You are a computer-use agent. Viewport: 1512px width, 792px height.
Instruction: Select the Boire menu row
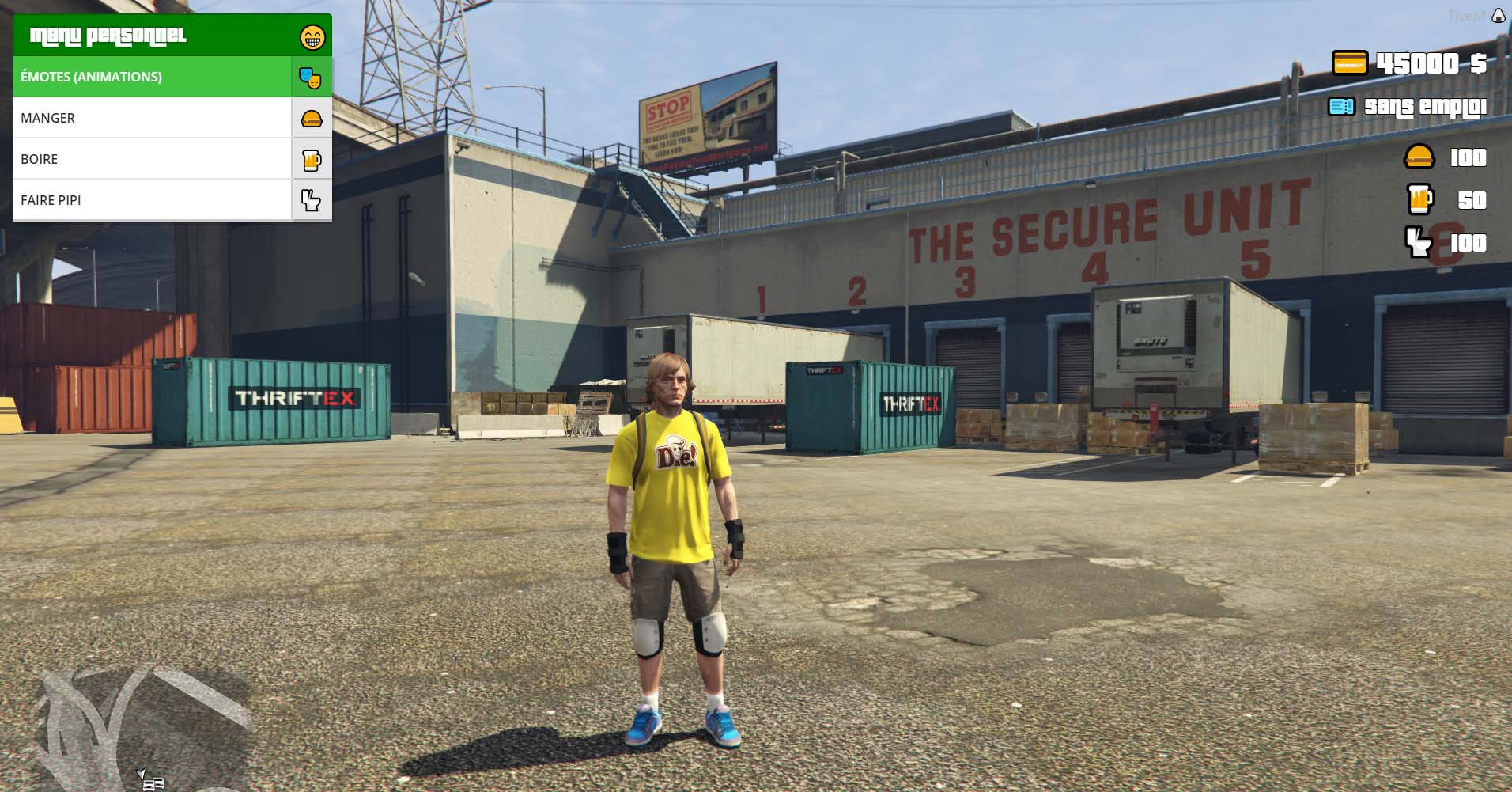[152, 159]
